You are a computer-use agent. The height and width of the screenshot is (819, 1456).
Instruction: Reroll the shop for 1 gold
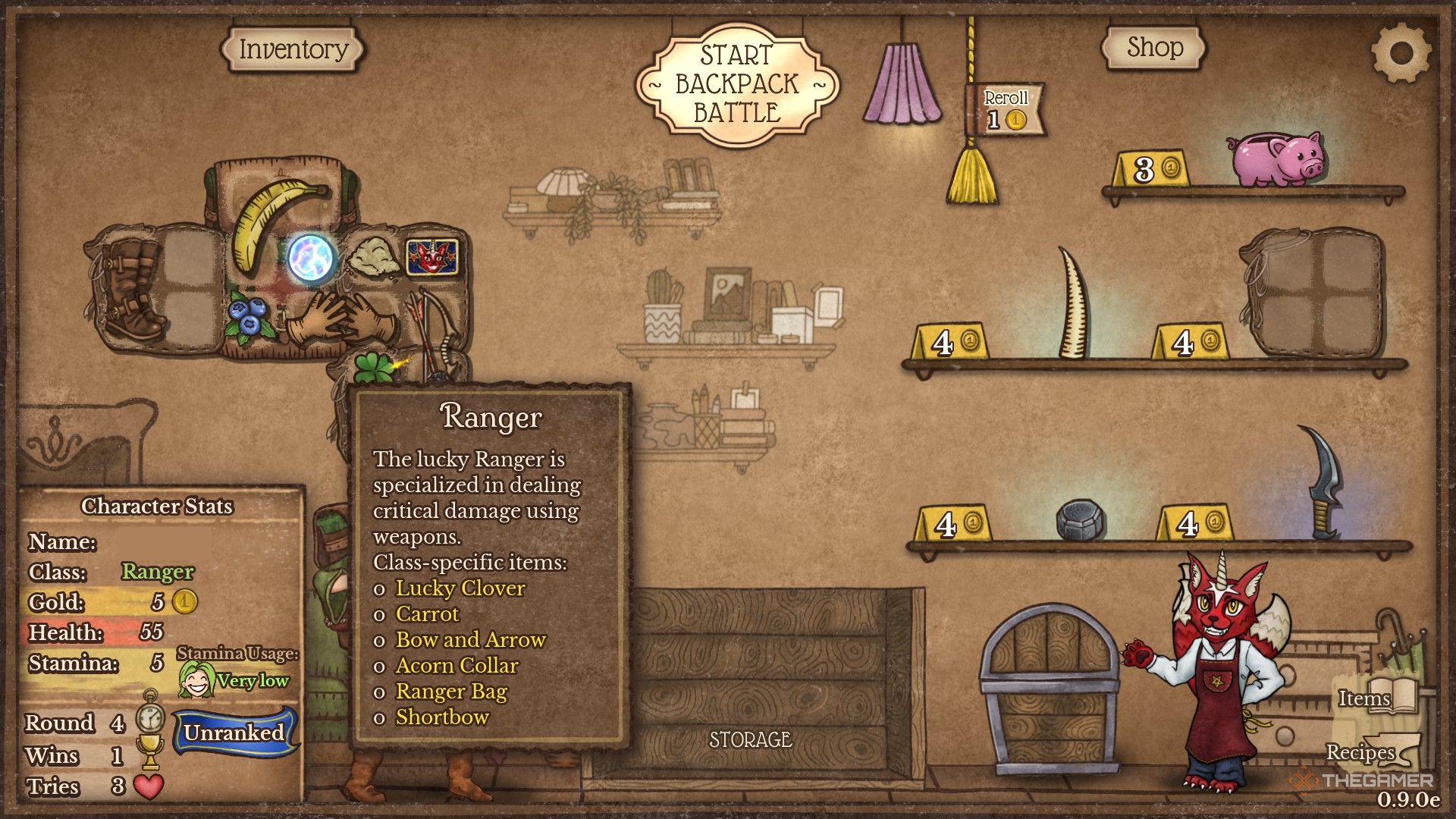(1006, 110)
